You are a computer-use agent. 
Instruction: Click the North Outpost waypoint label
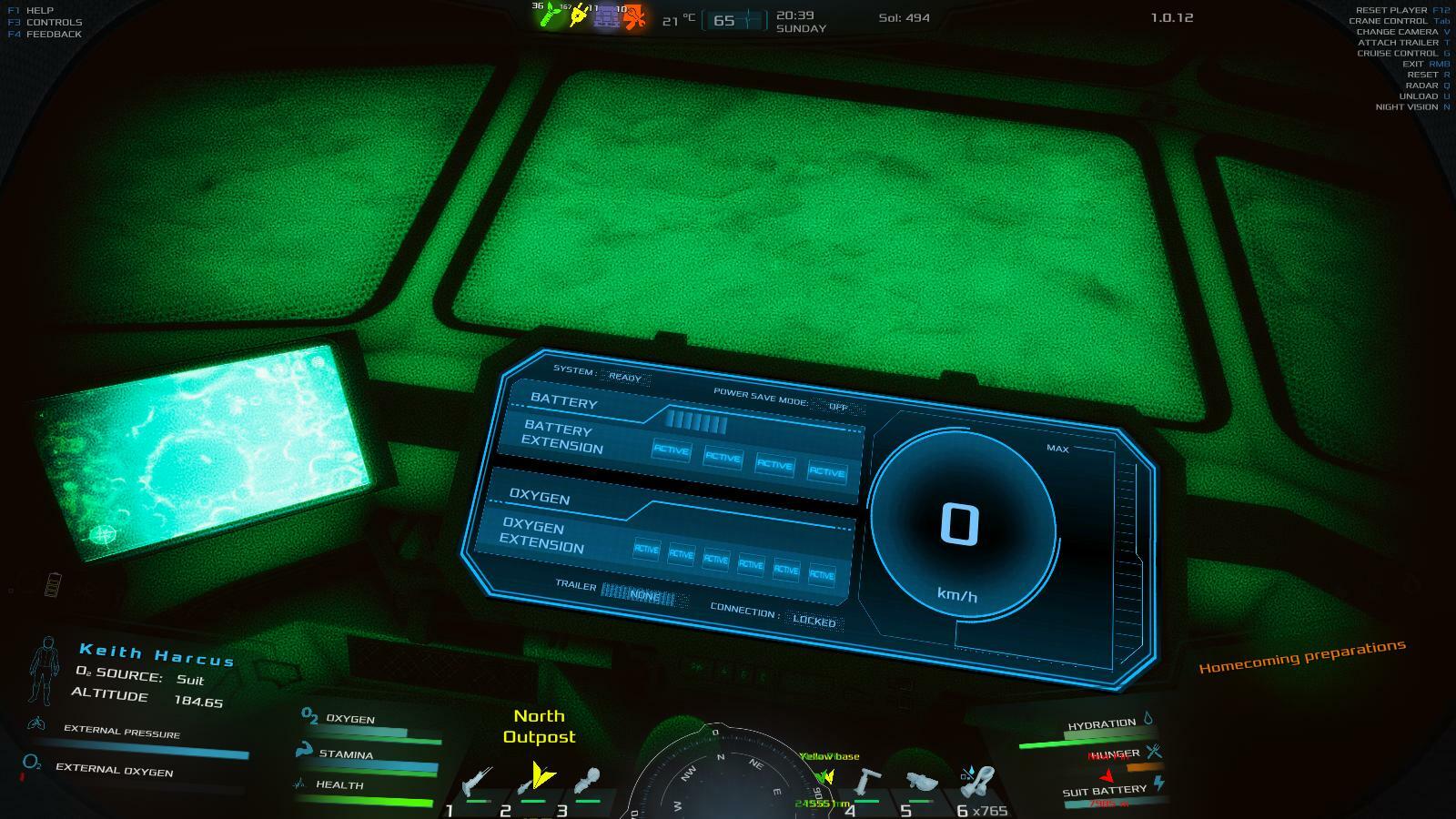pos(539,726)
